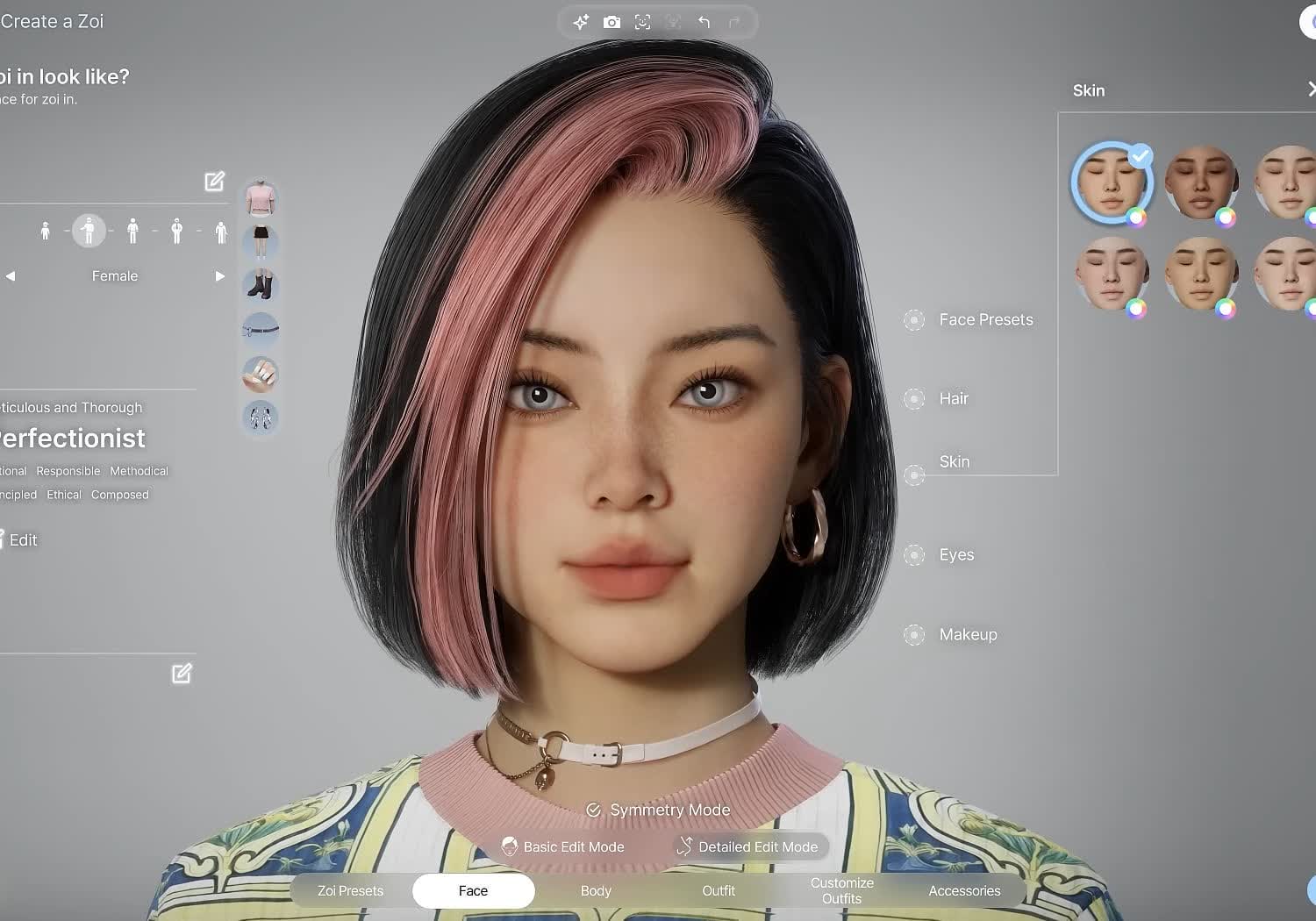Open the face scan tool
The height and width of the screenshot is (921, 1316).
point(642,22)
